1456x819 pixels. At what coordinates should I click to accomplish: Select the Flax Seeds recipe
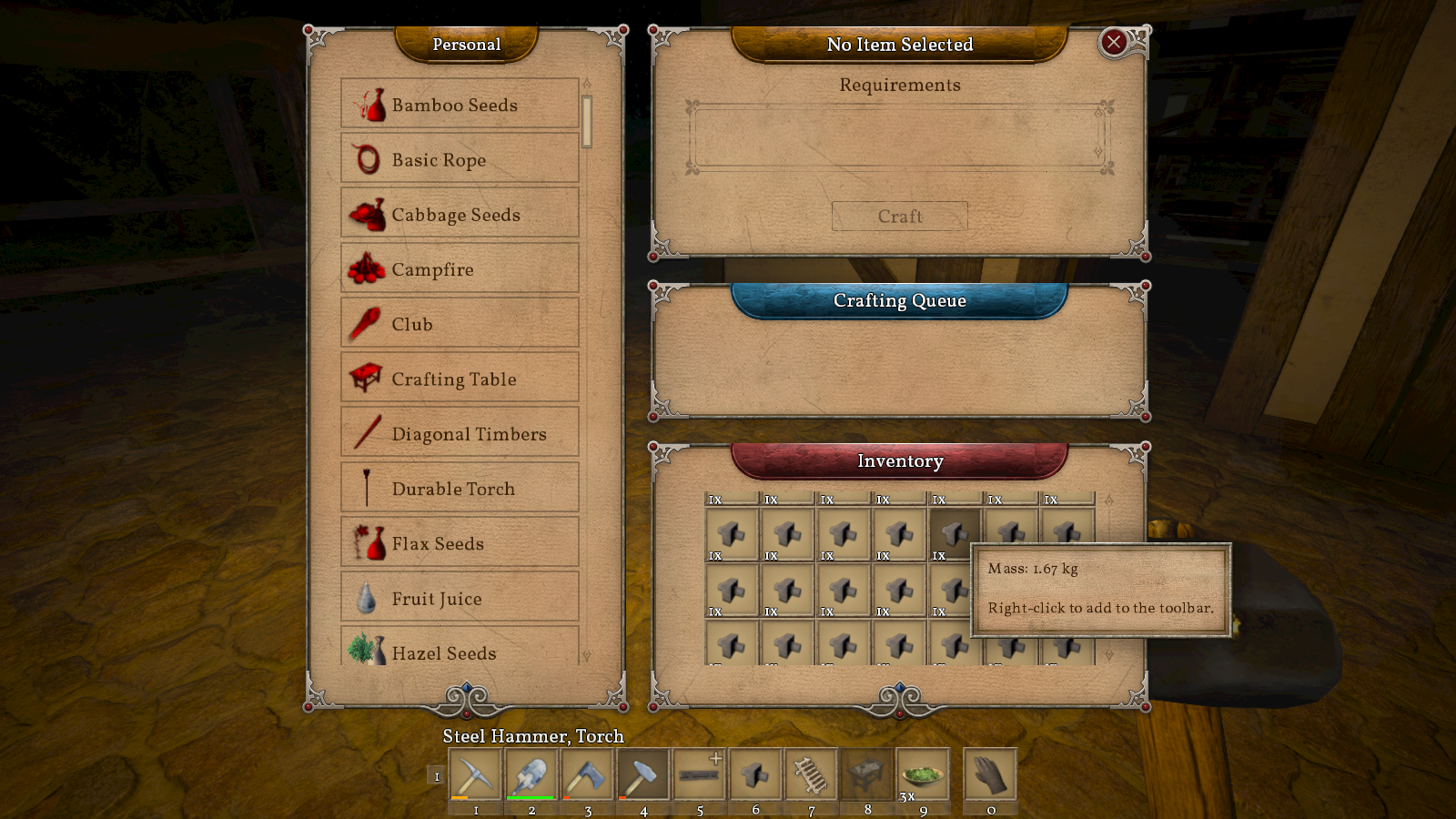460,543
